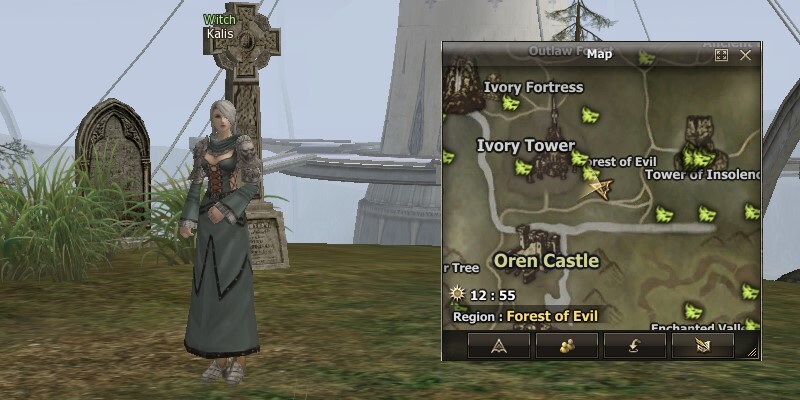Click the curved arrow map button
This screenshot has width=800, height=400.
(634, 346)
